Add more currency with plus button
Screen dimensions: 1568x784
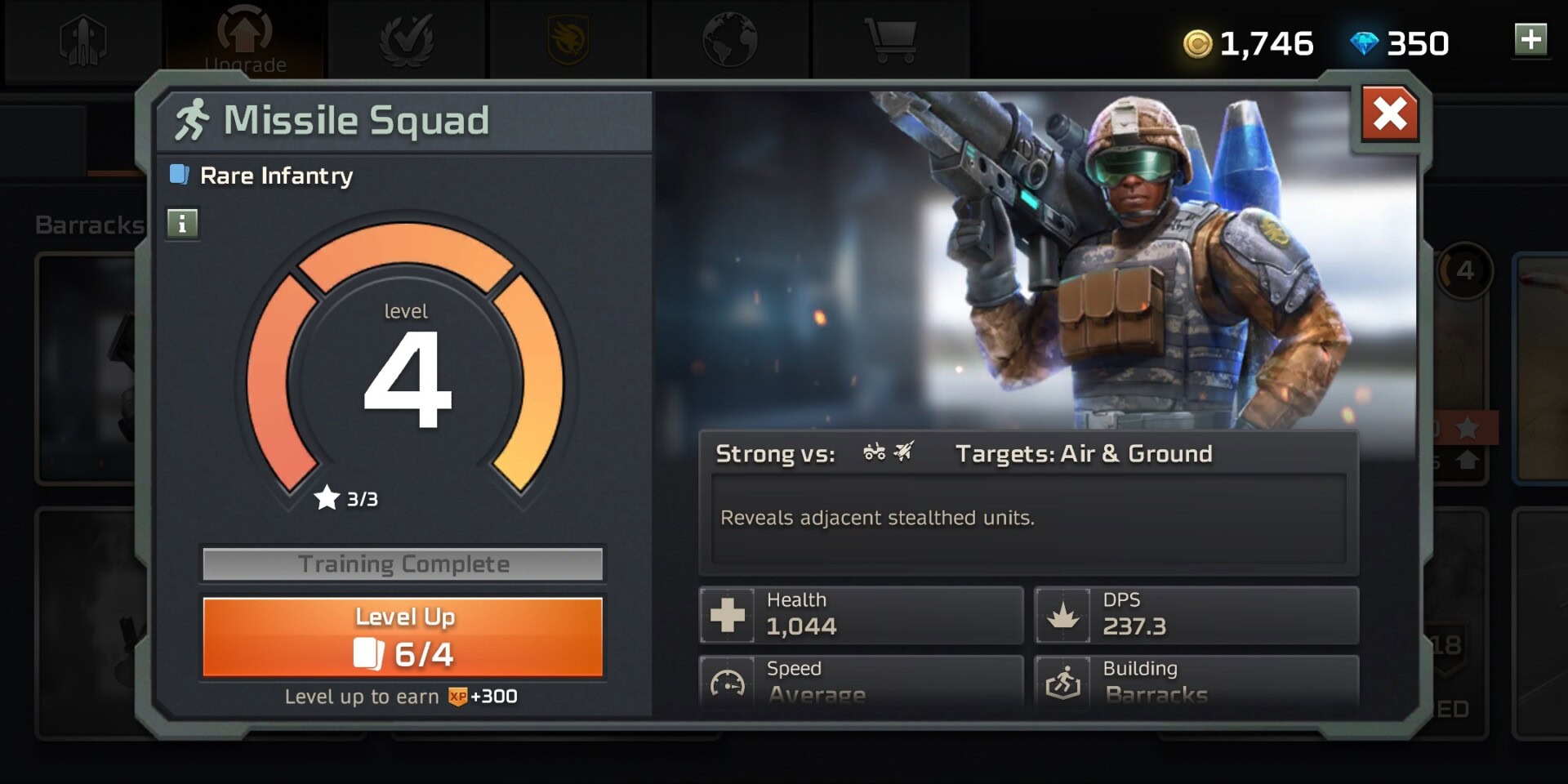tap(1530, 39)
